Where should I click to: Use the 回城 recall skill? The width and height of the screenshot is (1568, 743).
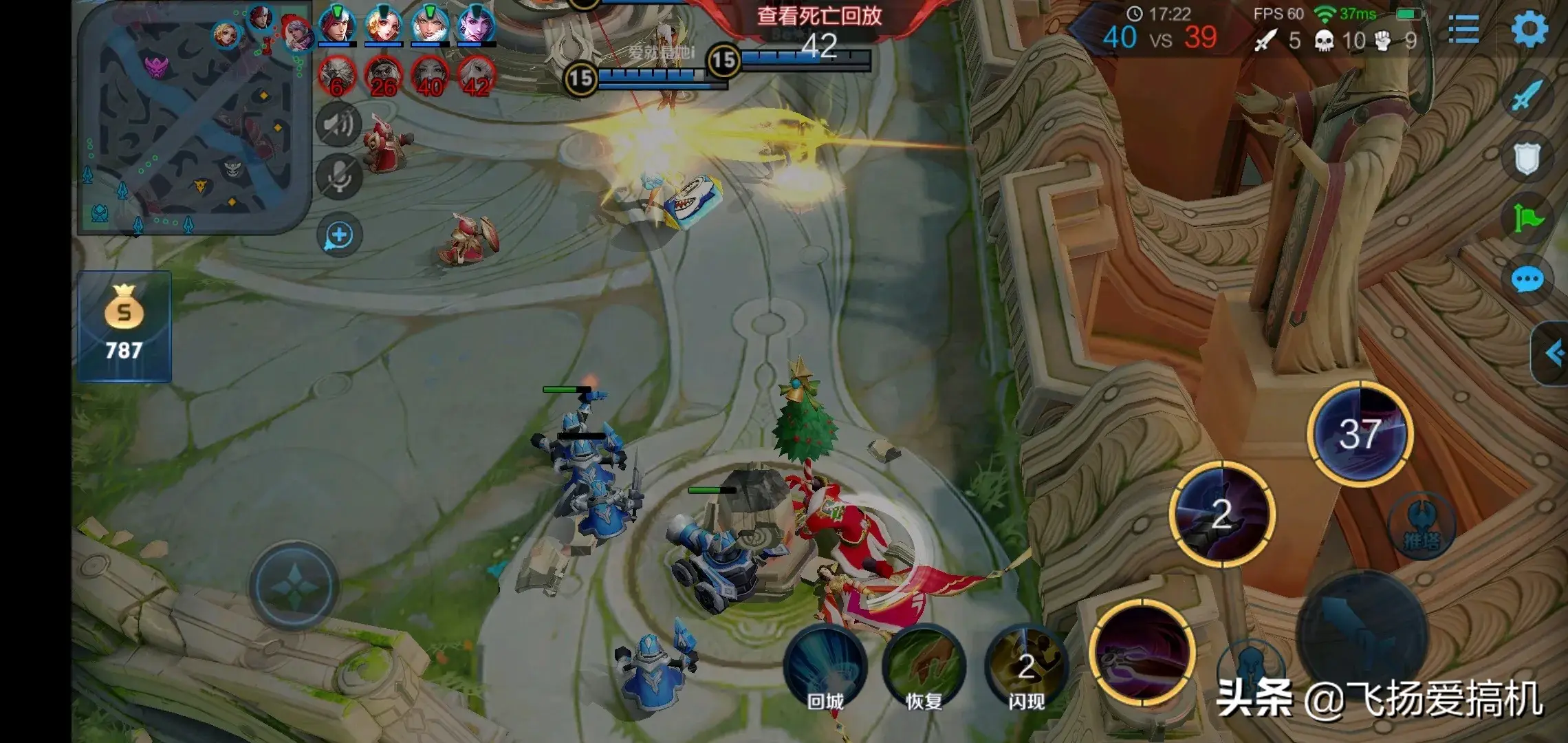(x=825, y=667)
